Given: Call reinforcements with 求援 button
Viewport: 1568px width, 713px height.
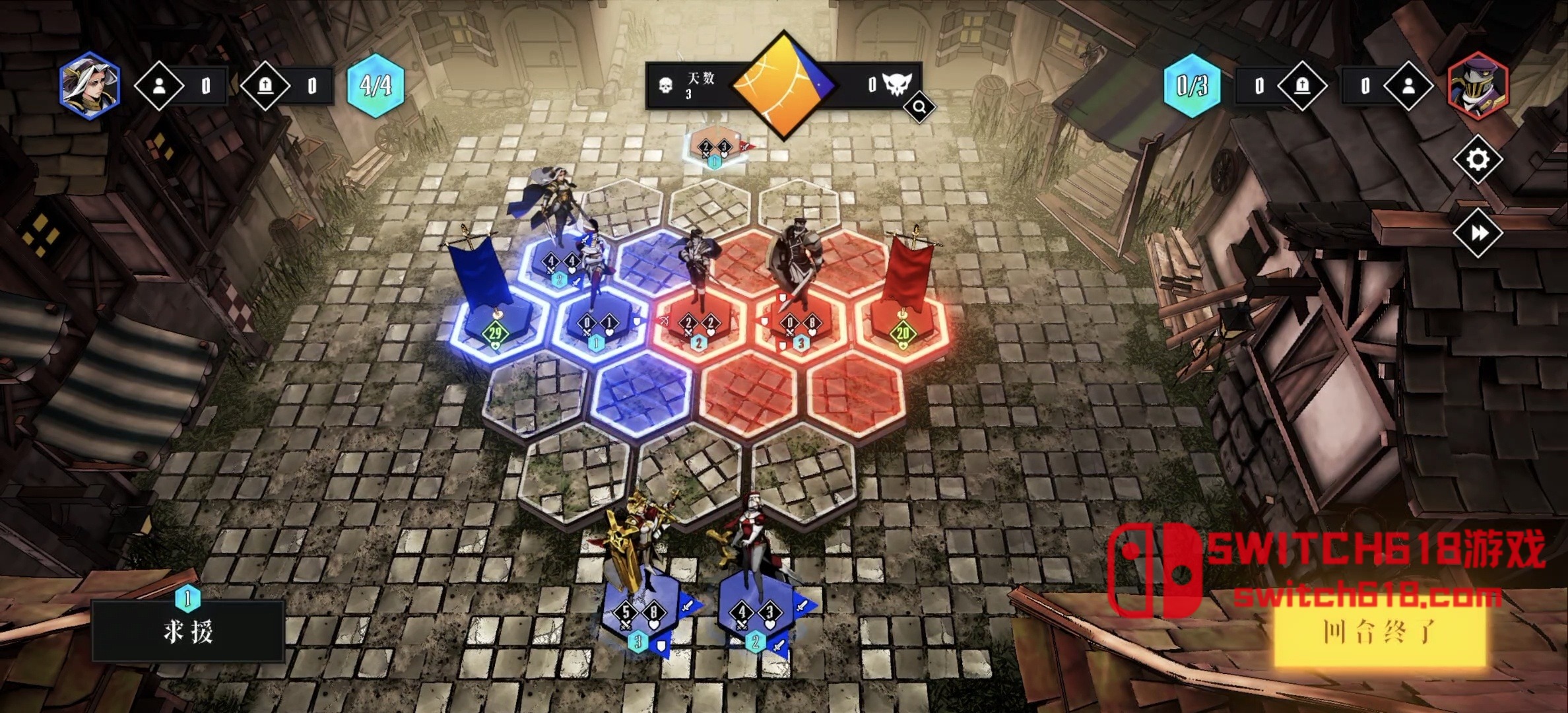Looking at the screenshot, I should (x=188, y=631).
